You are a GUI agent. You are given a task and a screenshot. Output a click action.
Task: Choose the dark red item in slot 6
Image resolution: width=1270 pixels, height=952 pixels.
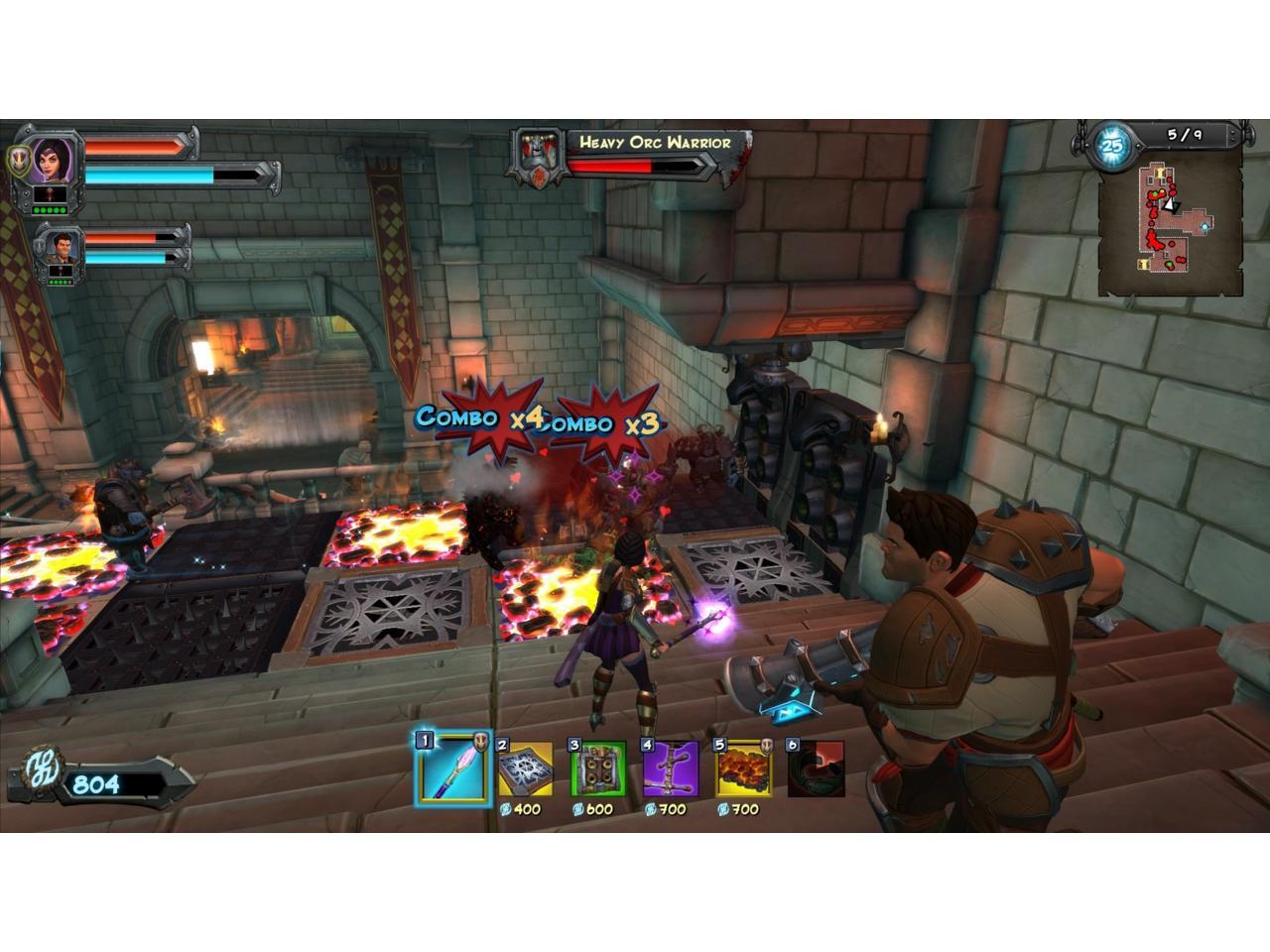[816, 770]
